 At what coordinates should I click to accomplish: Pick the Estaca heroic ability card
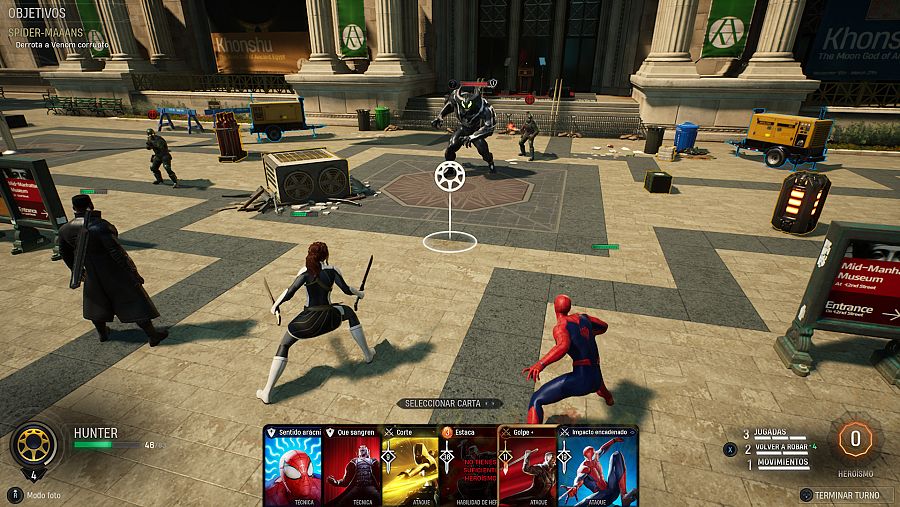(468, 467)
